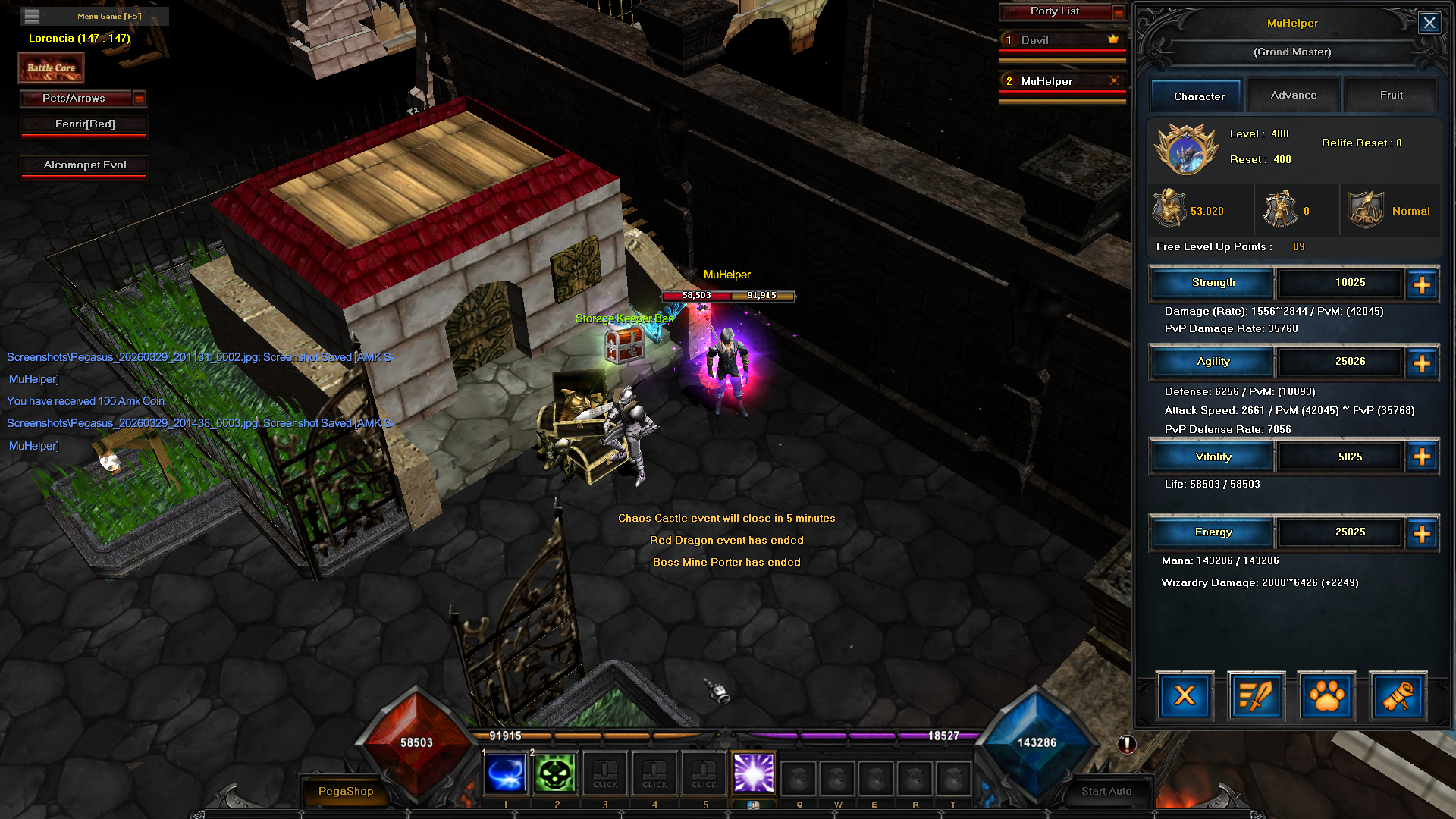Select the Fenrir[Red] pet entry
Viewport: 1456px width, 819px height.
click(84, 124)
